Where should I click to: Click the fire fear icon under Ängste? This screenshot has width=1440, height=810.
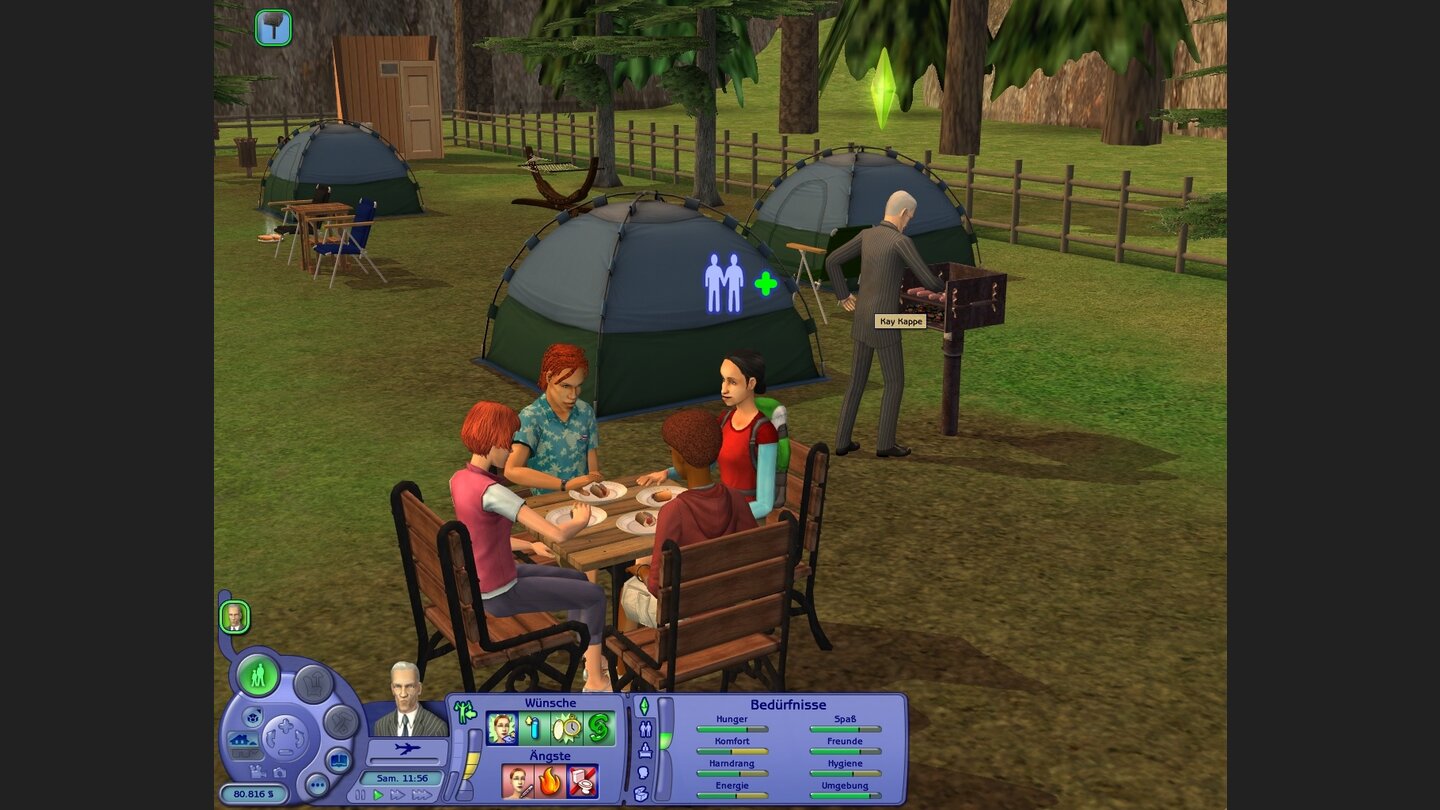pyautogui.click(x=550, y=780)
